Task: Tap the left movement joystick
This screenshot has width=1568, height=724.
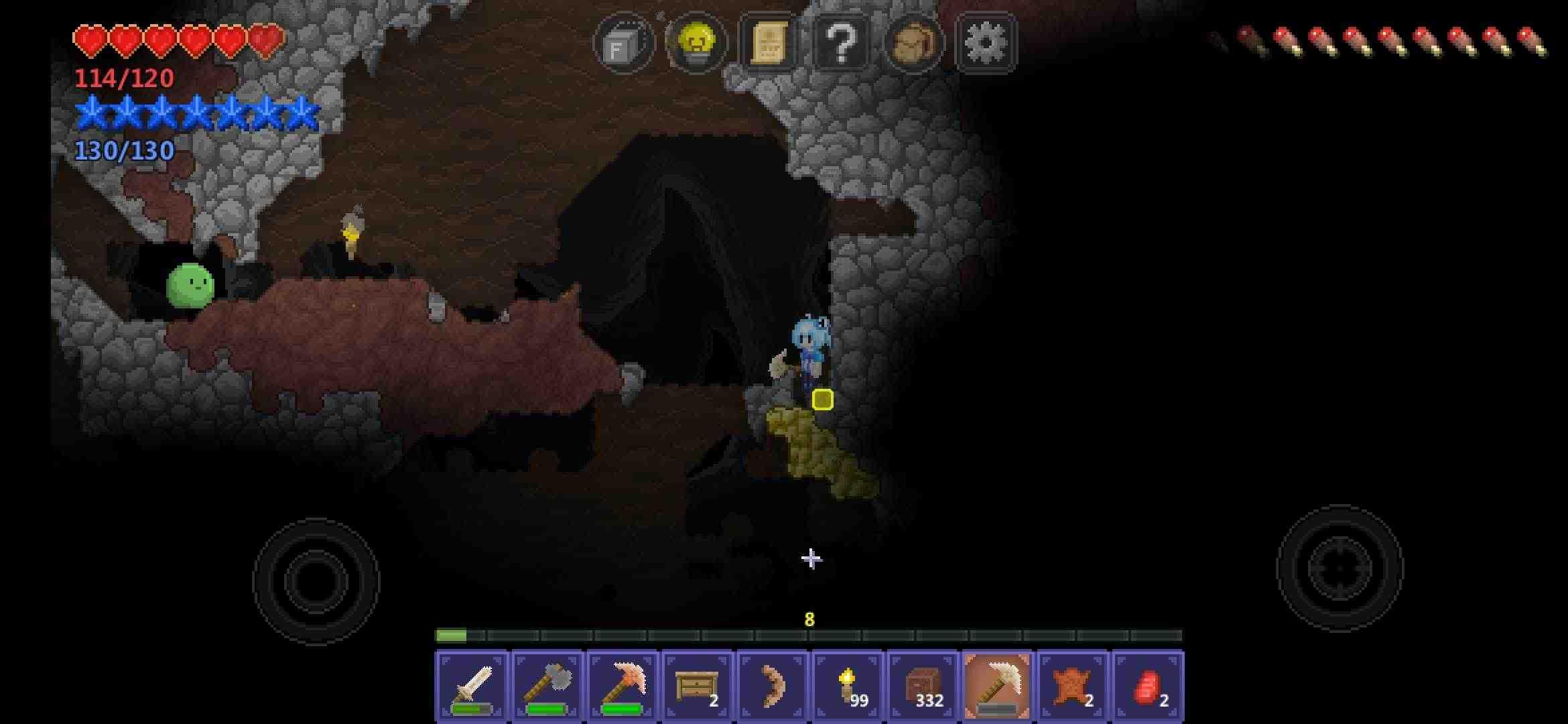Action: click(316, 581)
